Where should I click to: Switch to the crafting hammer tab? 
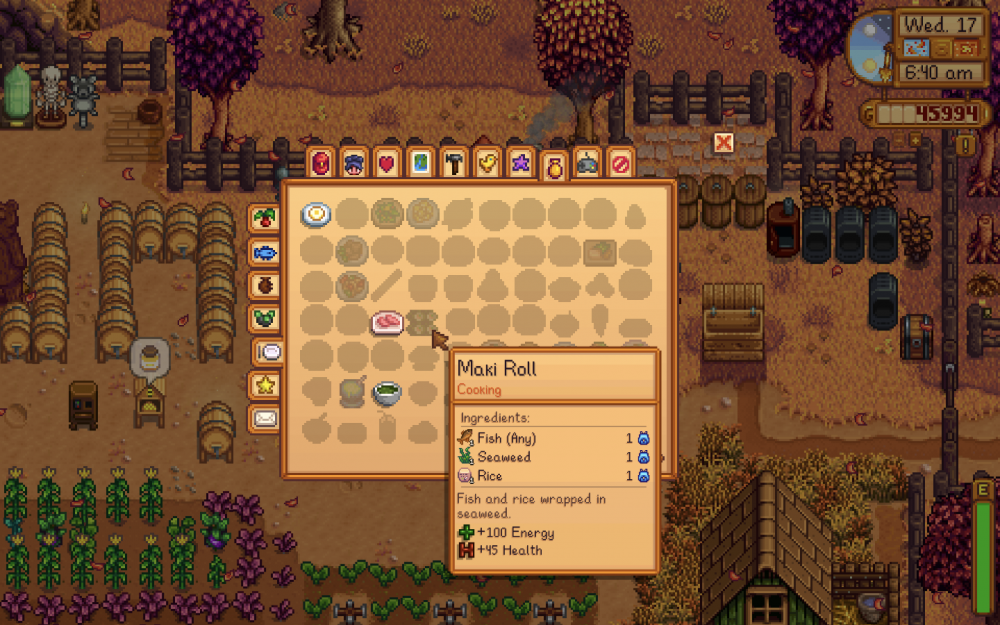(453, 163)
